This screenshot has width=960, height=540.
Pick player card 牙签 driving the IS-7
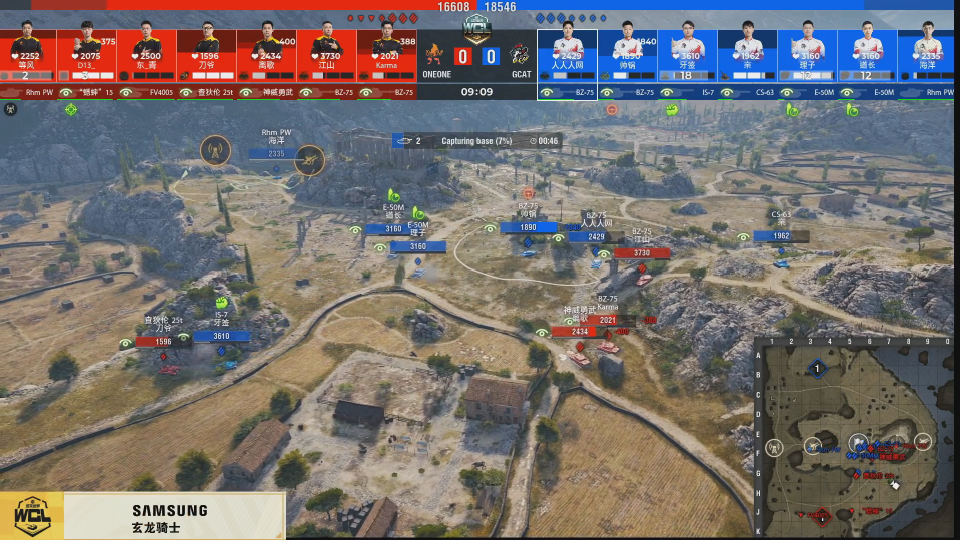687,55
